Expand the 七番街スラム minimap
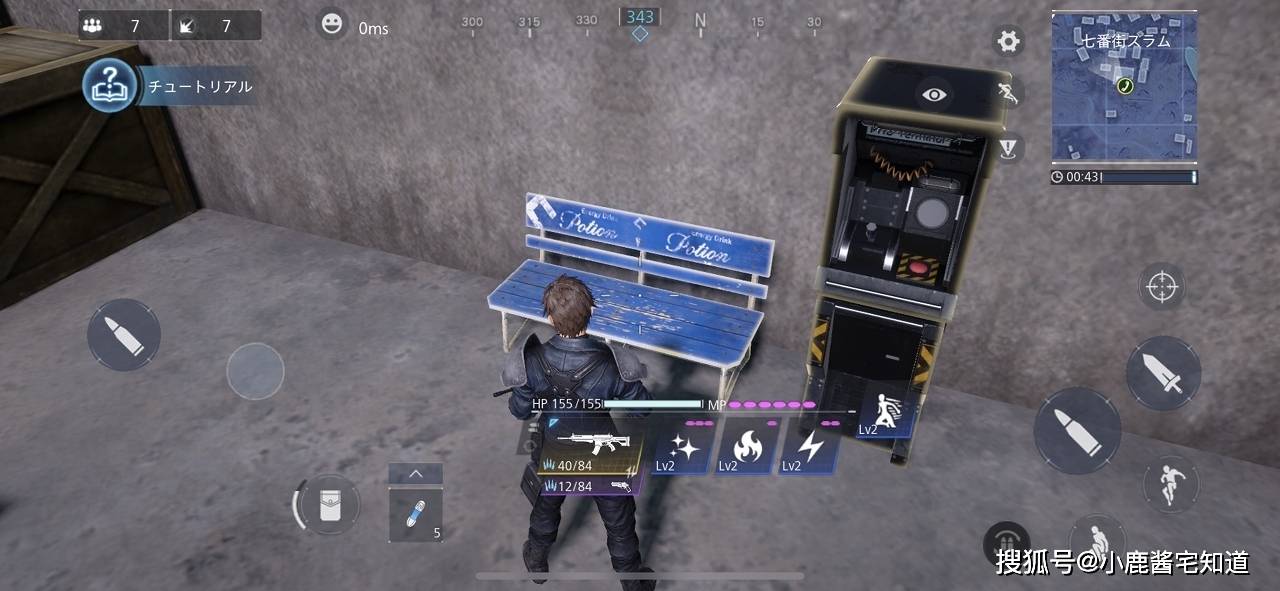This screenshot has width=1280, height=591. (1123, 86)
